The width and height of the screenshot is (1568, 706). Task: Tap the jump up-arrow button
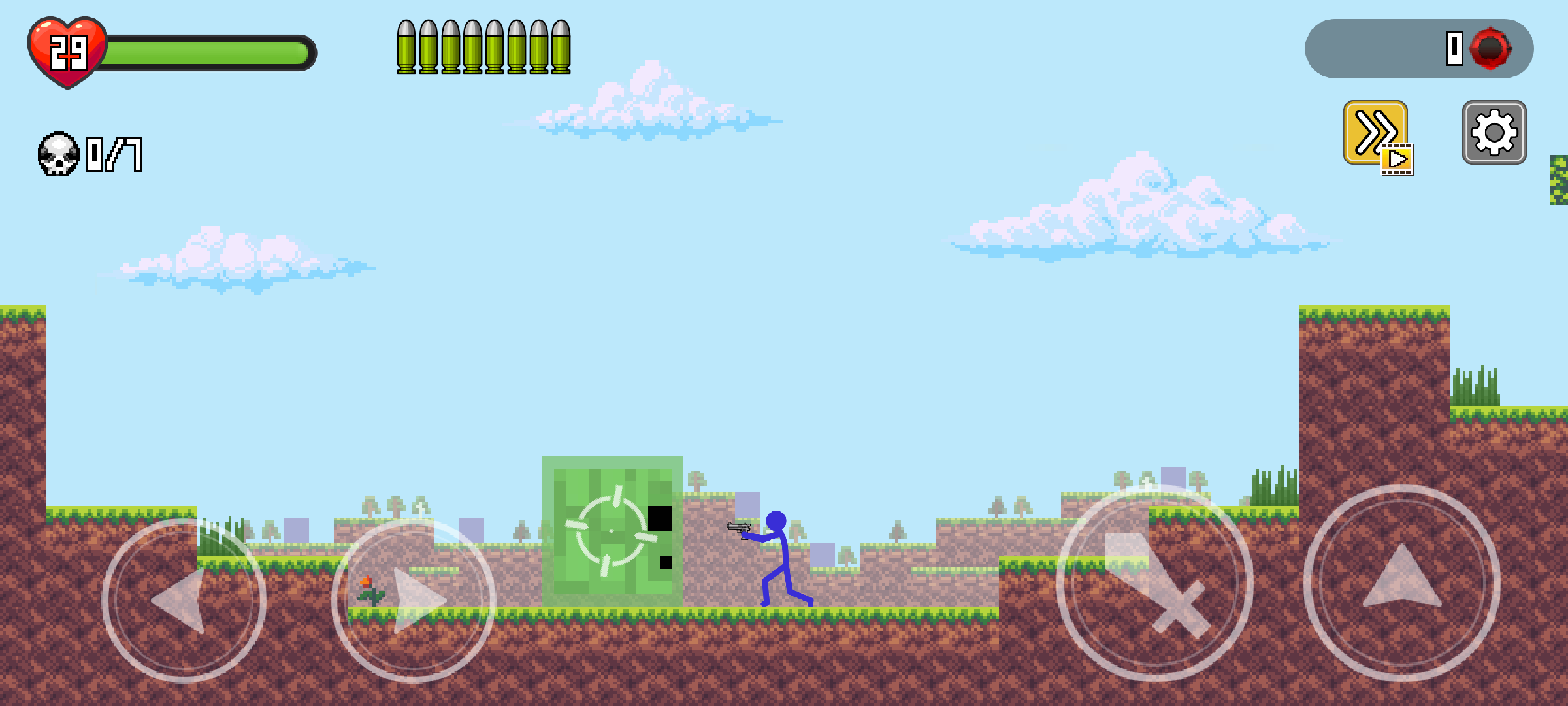pyautogui.click(x=1401, y=583)
